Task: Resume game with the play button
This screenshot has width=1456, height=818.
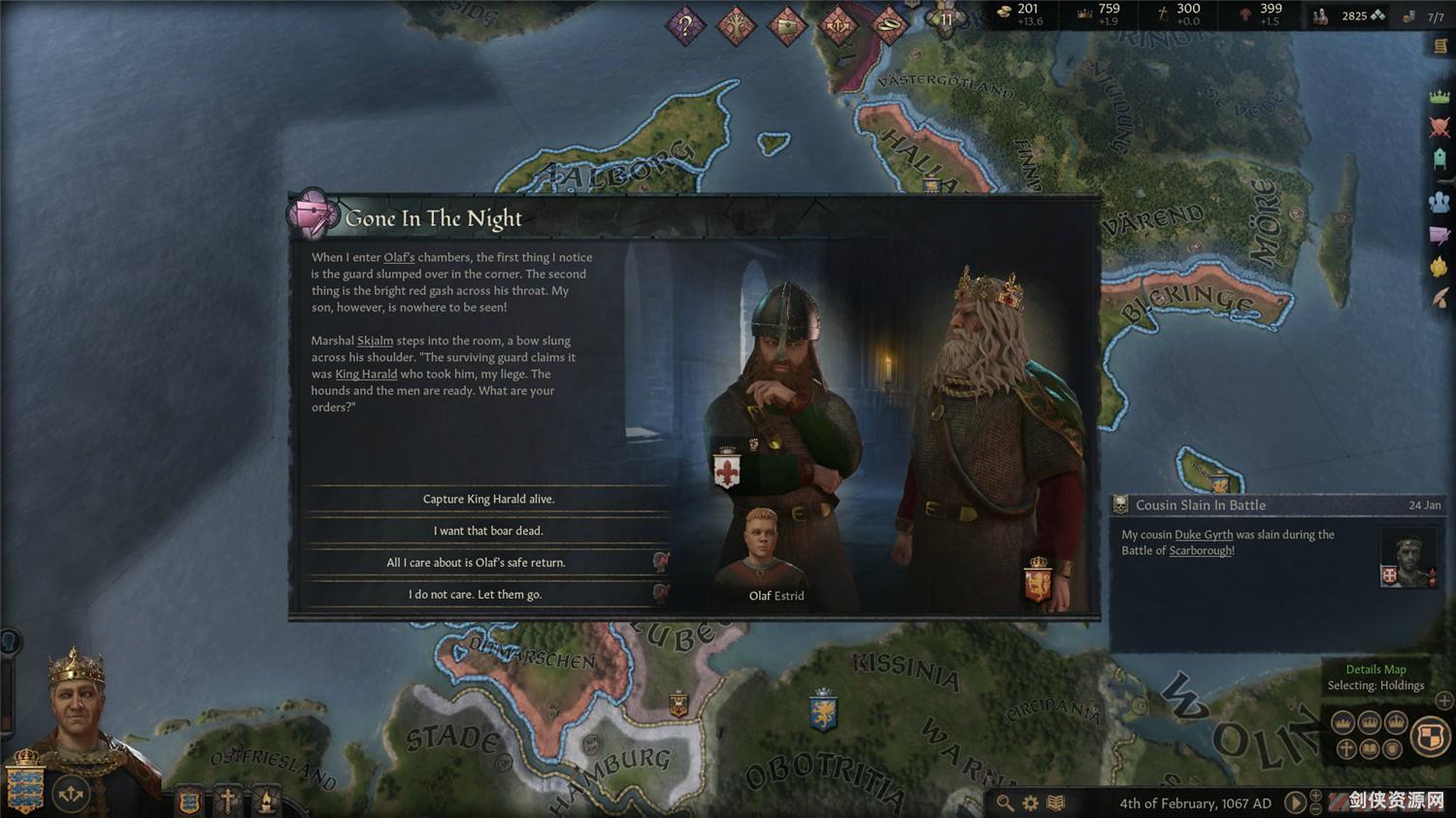Action: 1295,802
